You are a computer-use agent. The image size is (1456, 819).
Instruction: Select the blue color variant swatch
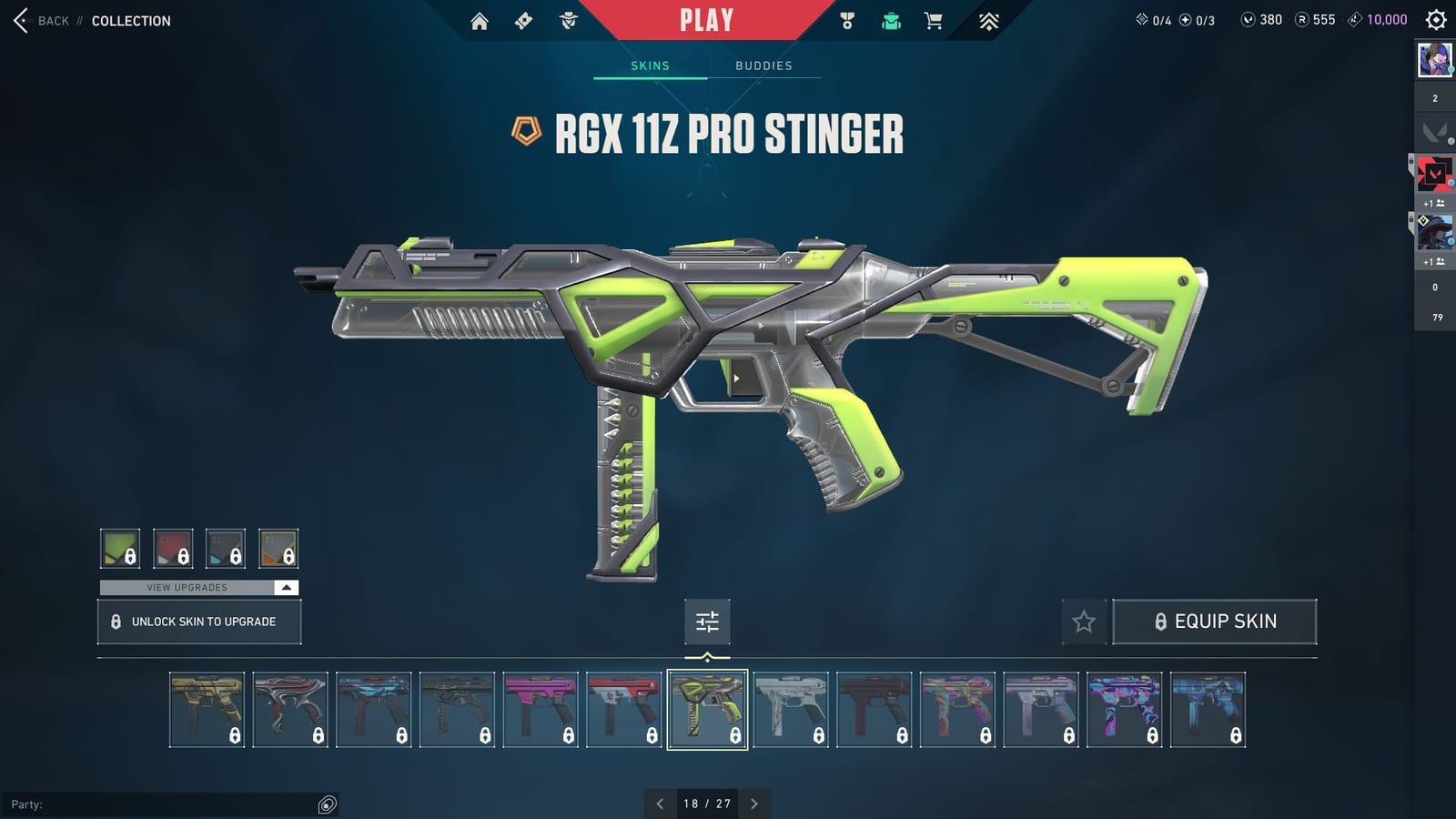[225, 548]
